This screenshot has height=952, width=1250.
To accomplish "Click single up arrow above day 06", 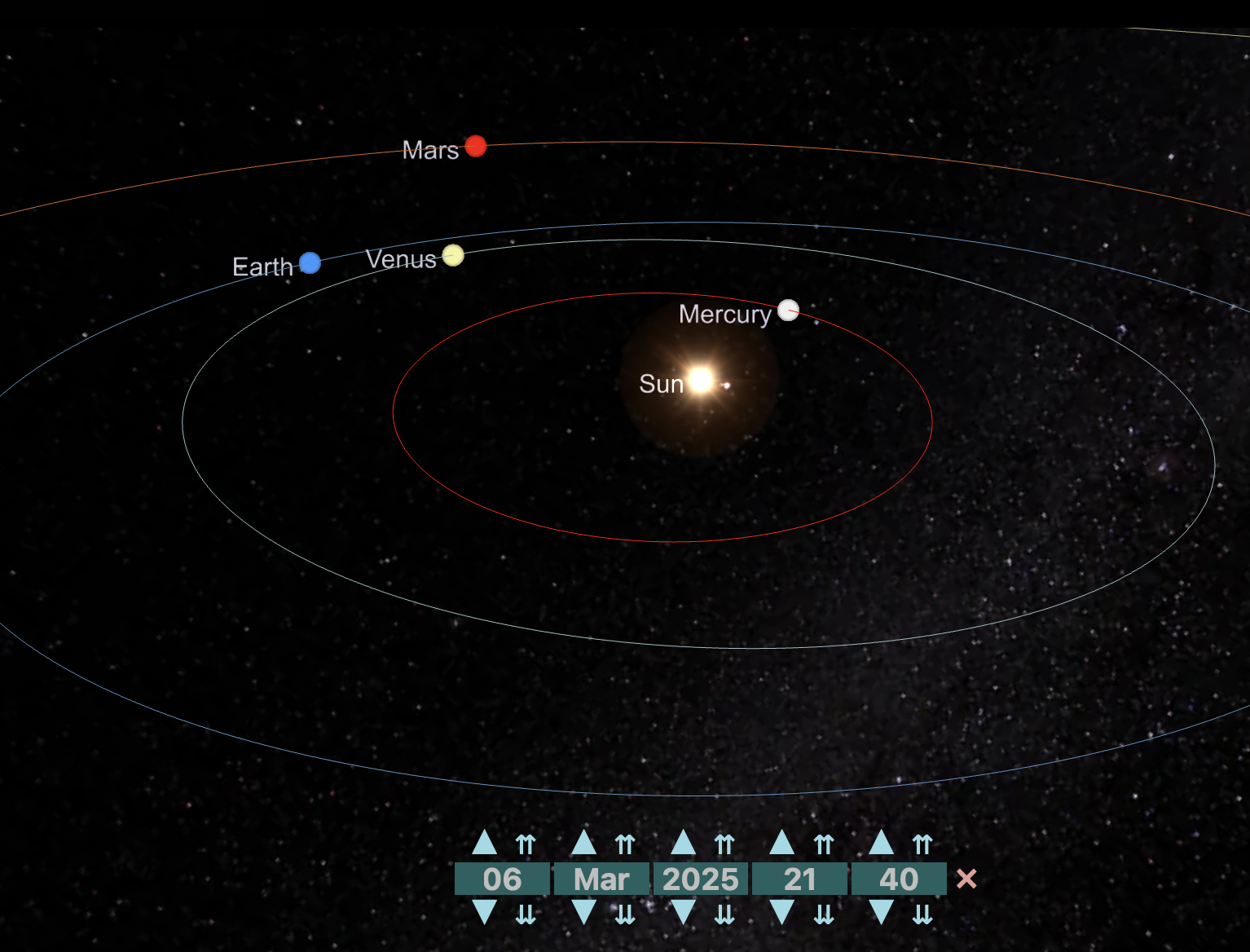I will pos(484,843).
